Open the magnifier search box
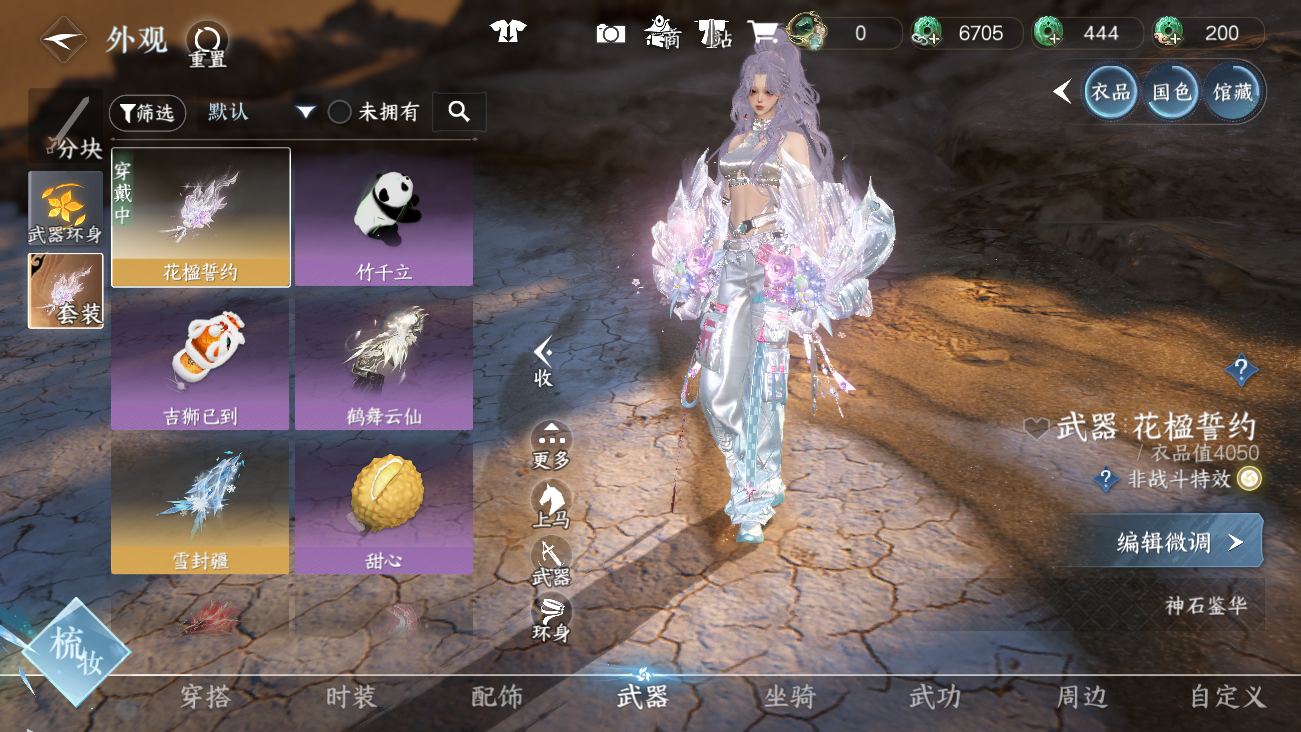The width and height of the screenshot is (1301, 732). tap(459, 112)
